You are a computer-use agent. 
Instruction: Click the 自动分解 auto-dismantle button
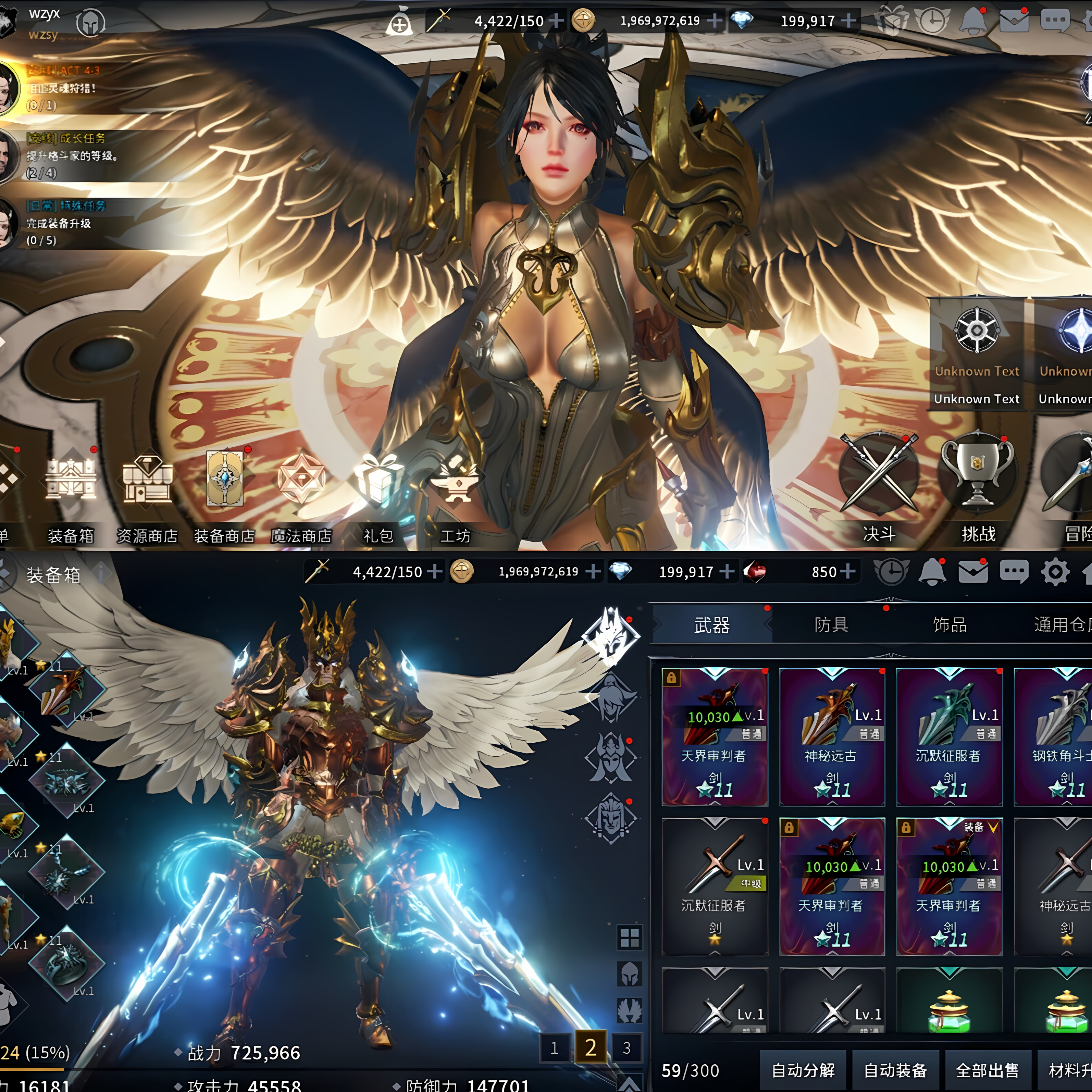pos(803,1070)
